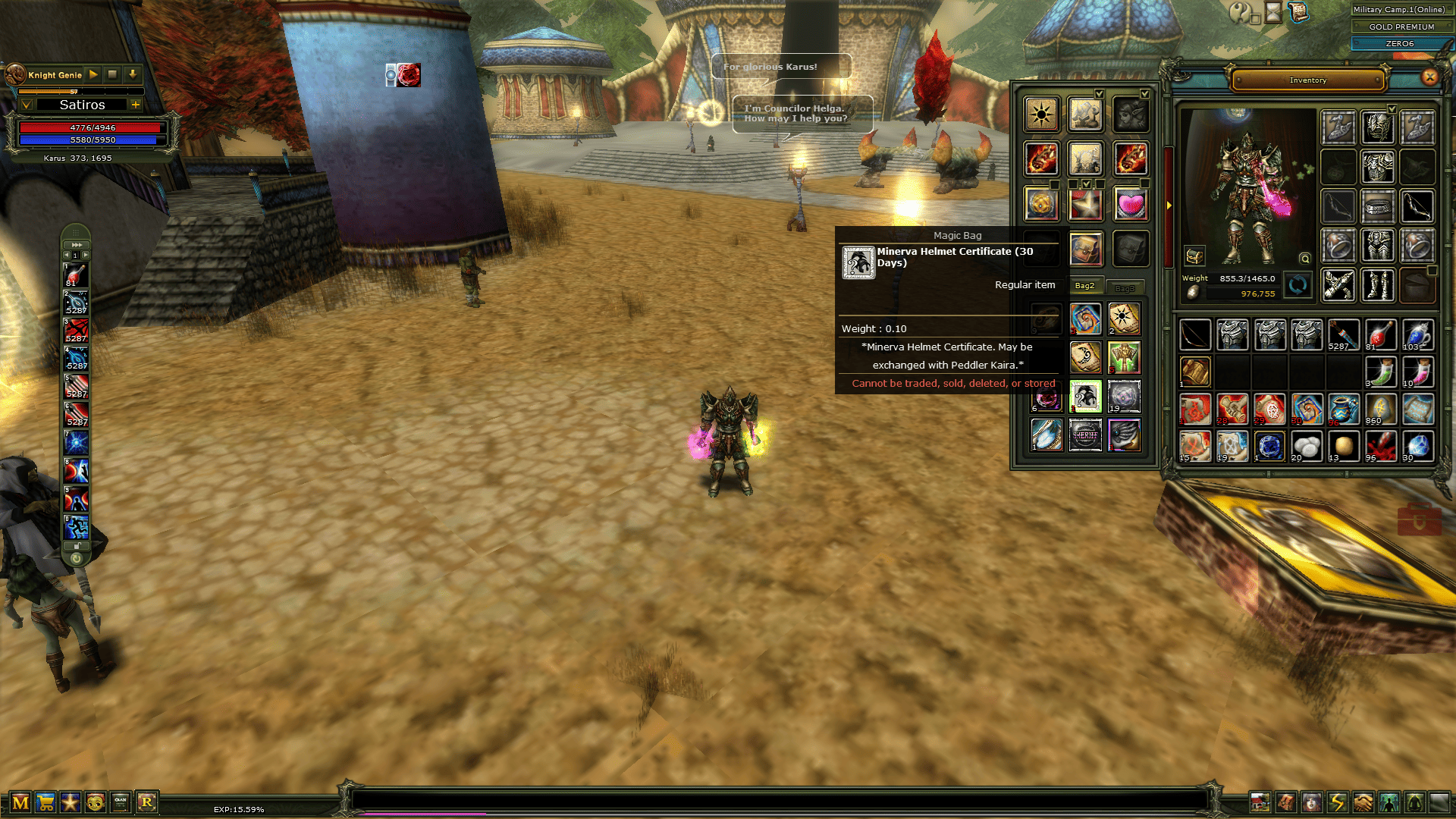
Task: Open the shopping cart store button
Action: (x=45, y=802)
